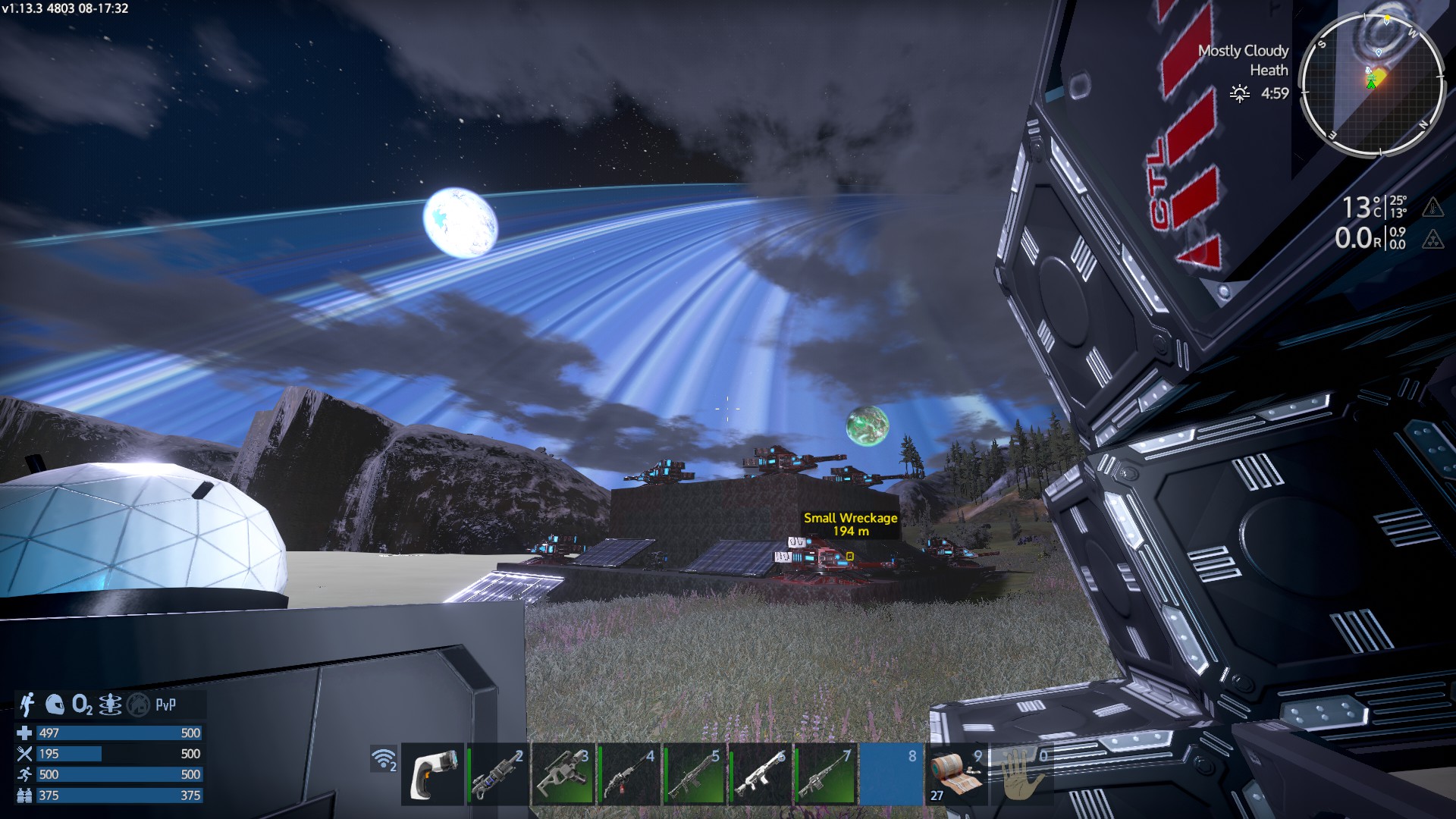Open the circular minimap
Viewport: 1456px width, 819px height.
[1371, 84]
